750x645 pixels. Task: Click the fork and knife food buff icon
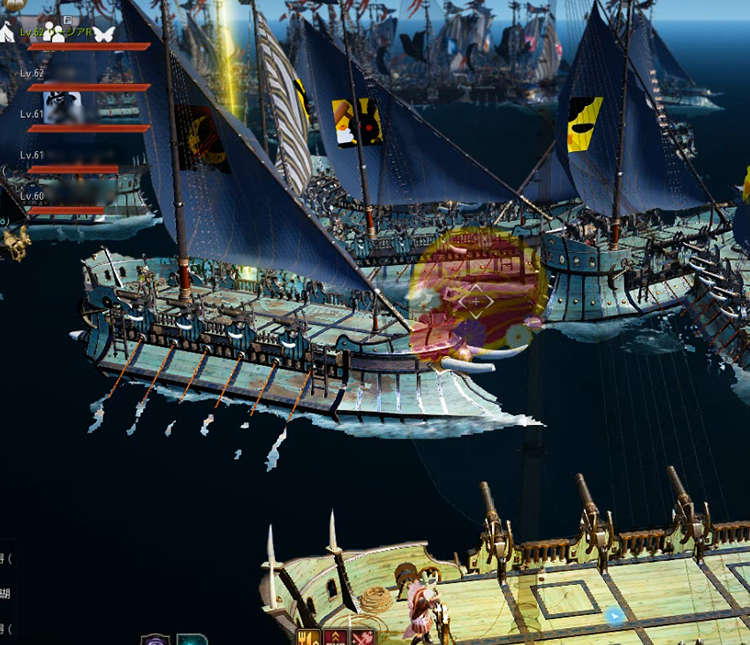pos(307,637)
